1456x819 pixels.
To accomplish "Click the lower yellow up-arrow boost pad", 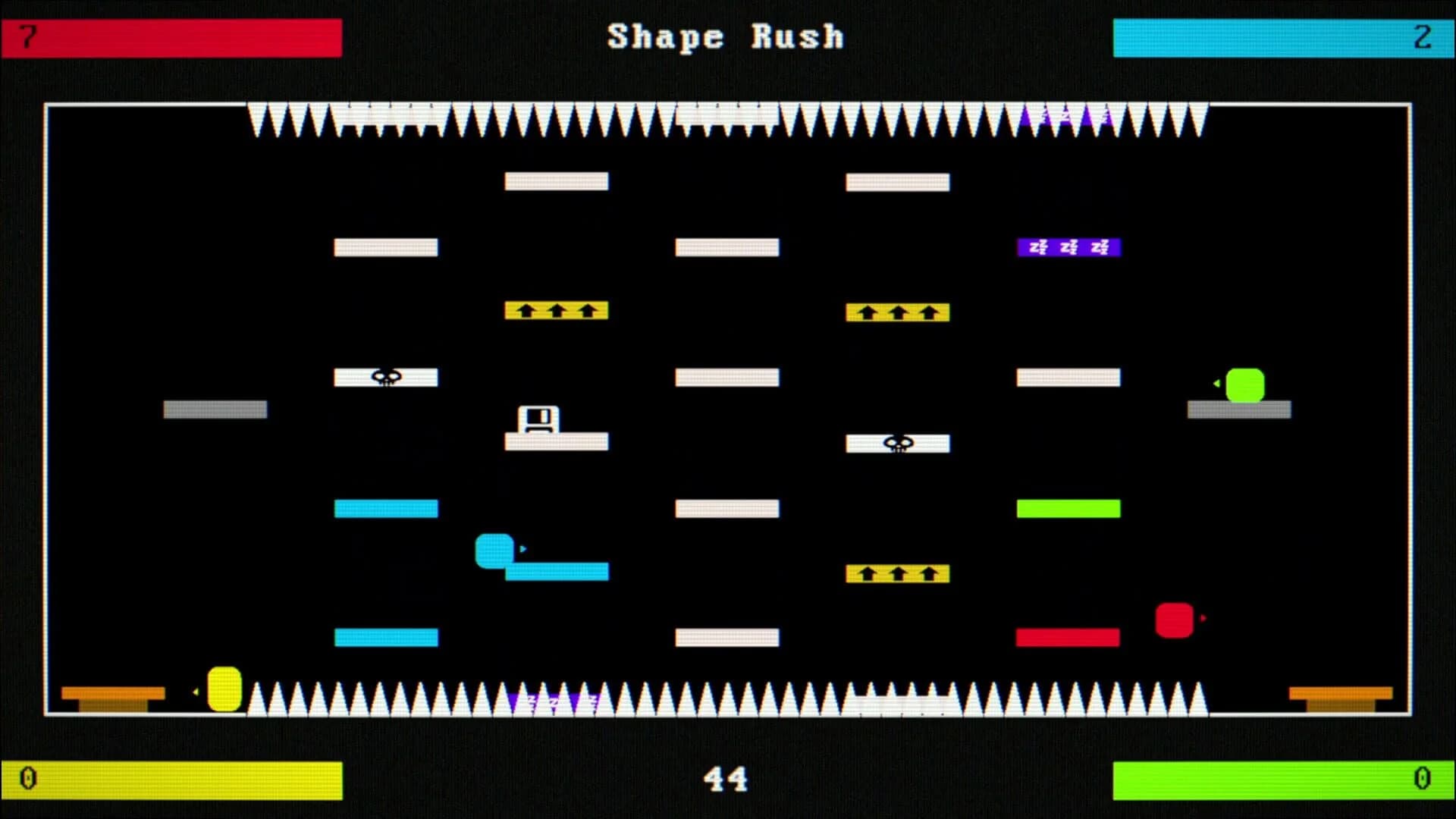I will [897, 574].
